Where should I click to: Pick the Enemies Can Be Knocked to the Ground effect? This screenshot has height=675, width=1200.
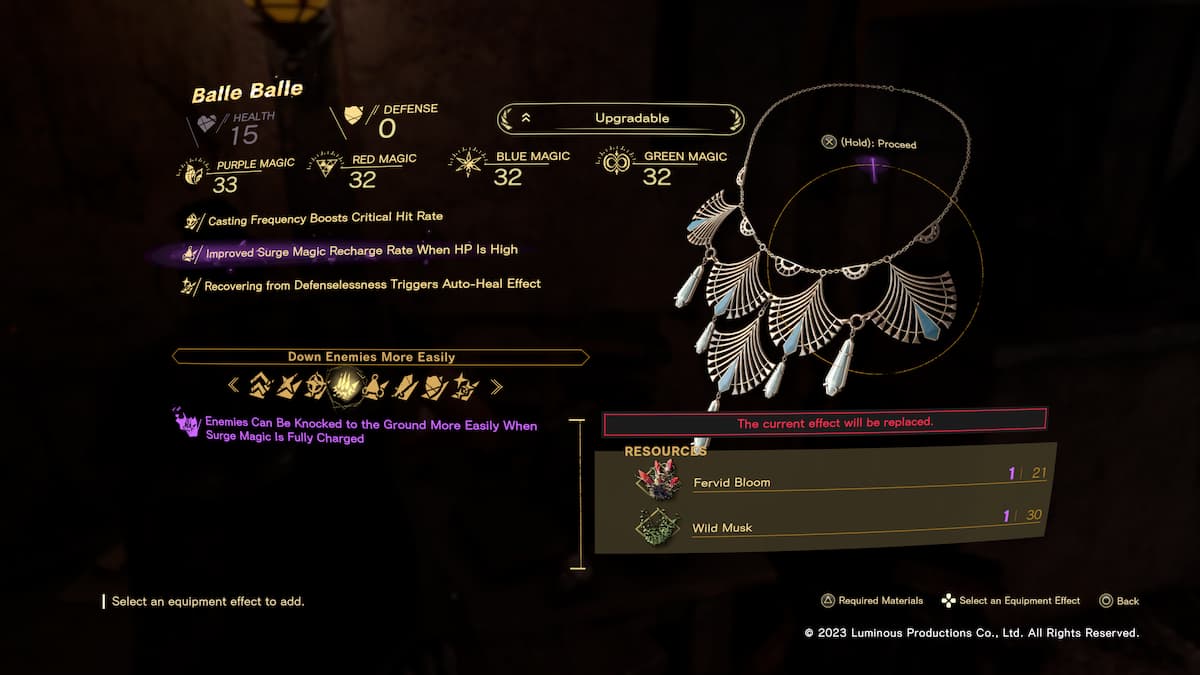370,431
